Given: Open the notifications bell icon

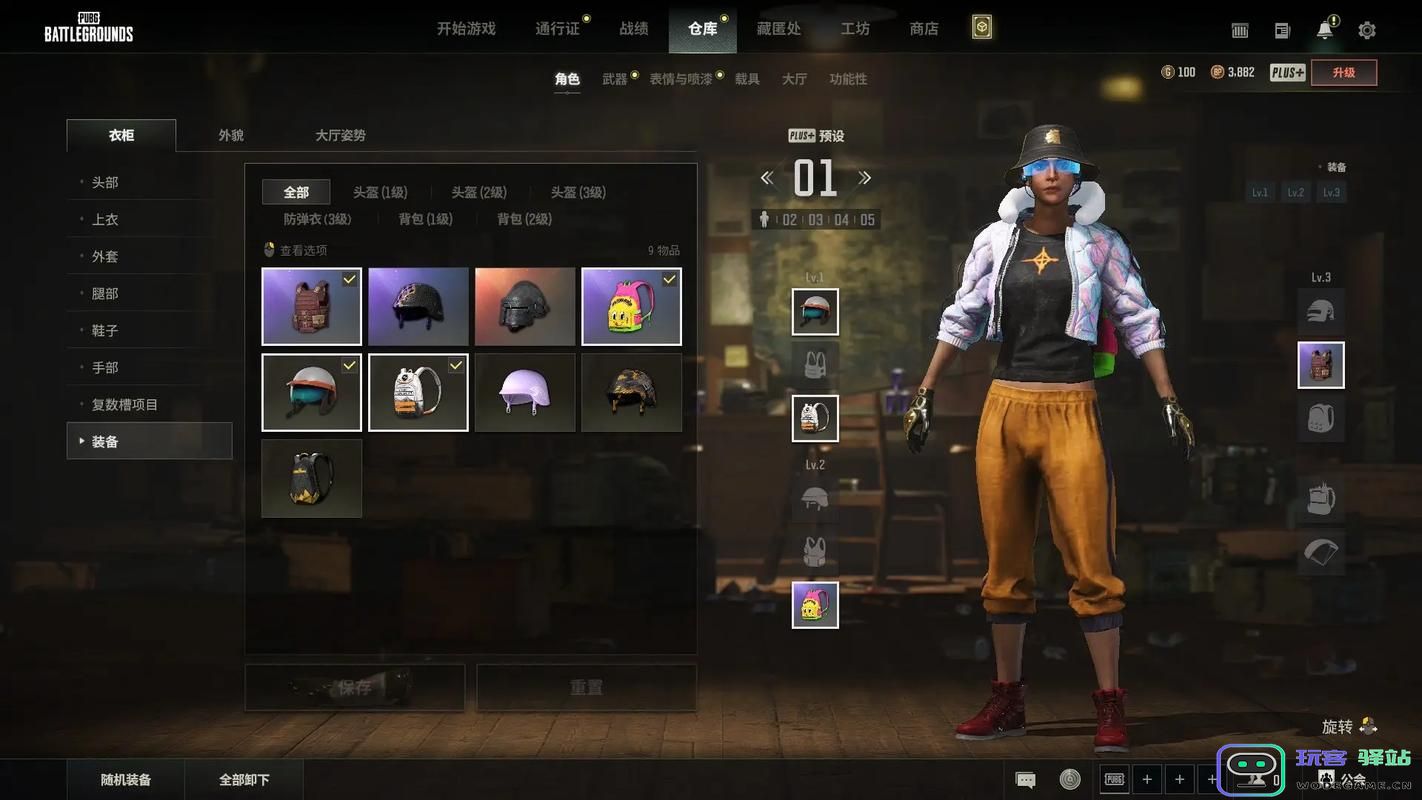Looking at the screenshot, I should point(1324,29).
